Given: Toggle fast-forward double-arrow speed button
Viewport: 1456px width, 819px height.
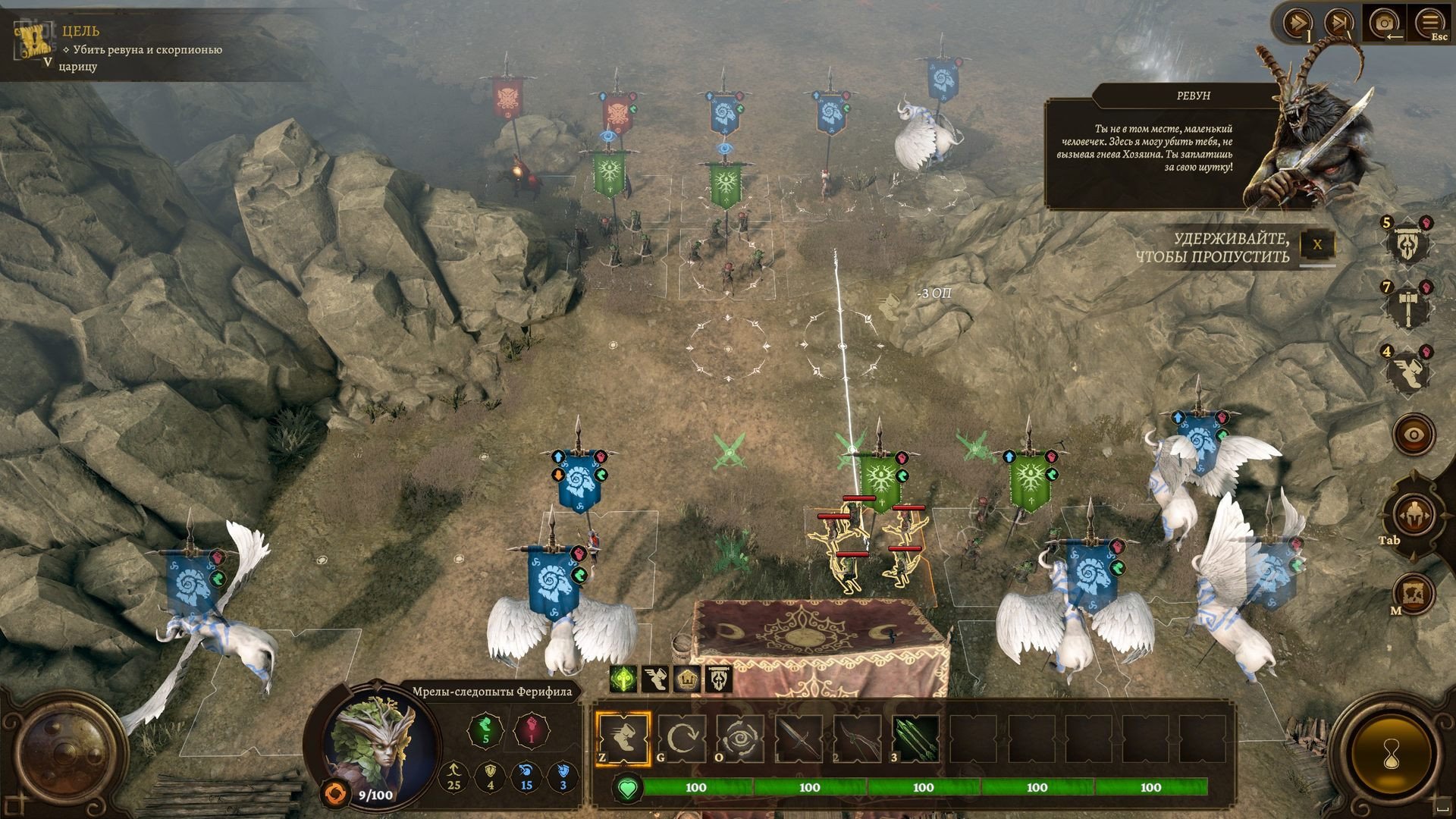Looking at the screenshot, I should (1297, 24).
